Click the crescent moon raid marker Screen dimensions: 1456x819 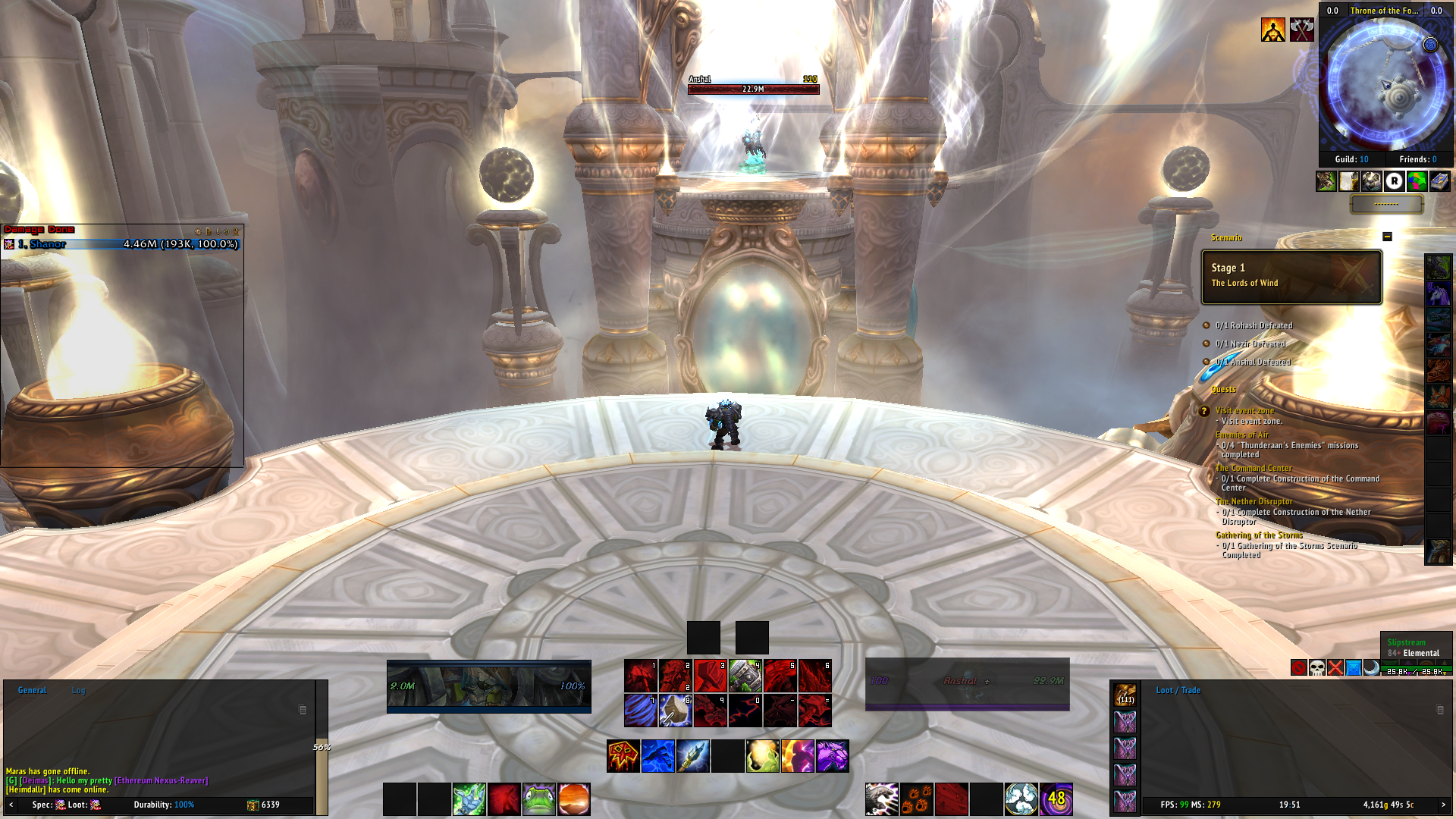pyautogui.click(x=1371, y=667)
